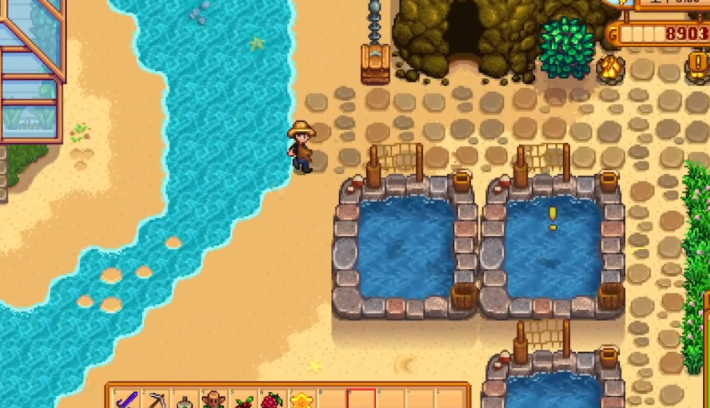Select the brown face item slot
Image resolution: width=710 pixels, height=408 pixels.
pos(214,400)
